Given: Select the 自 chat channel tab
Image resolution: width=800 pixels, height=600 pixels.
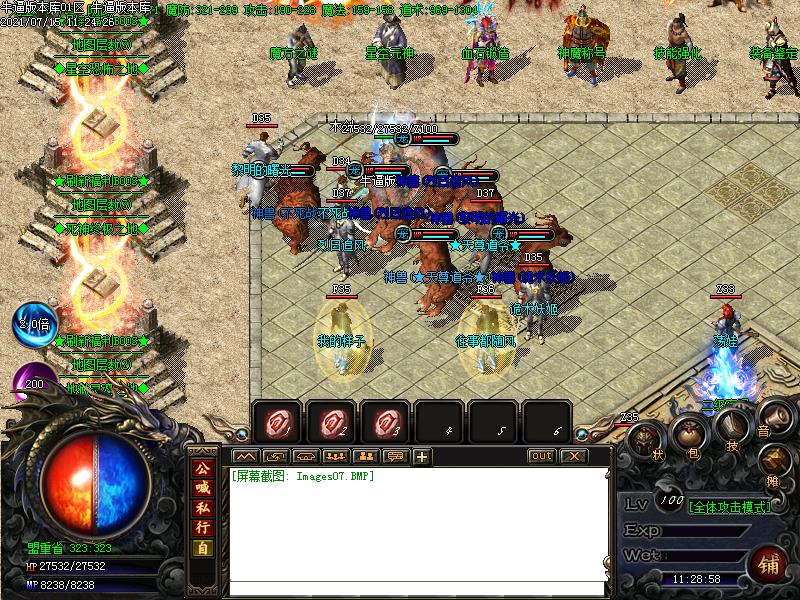Looking at the screenshot, I should pos(203,547).
